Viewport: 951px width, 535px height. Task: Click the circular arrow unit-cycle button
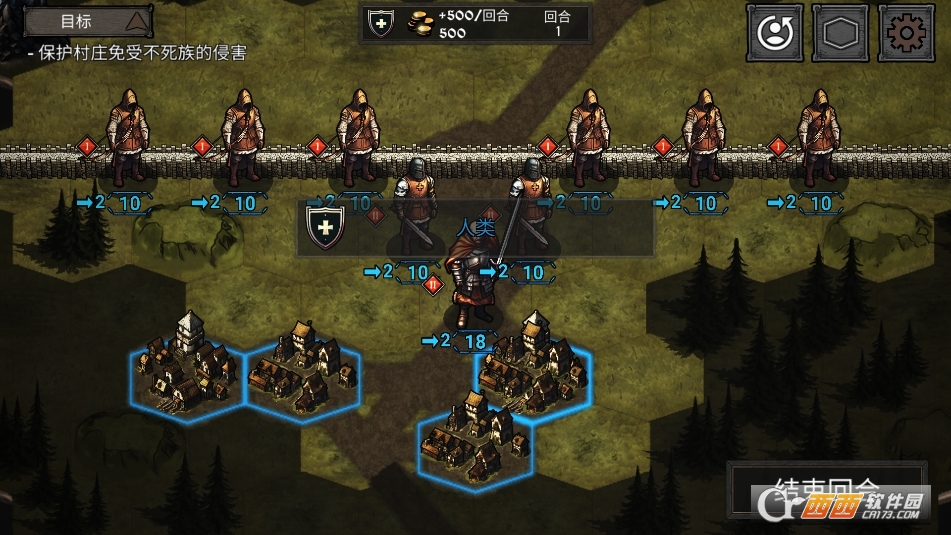coord(774,33)
